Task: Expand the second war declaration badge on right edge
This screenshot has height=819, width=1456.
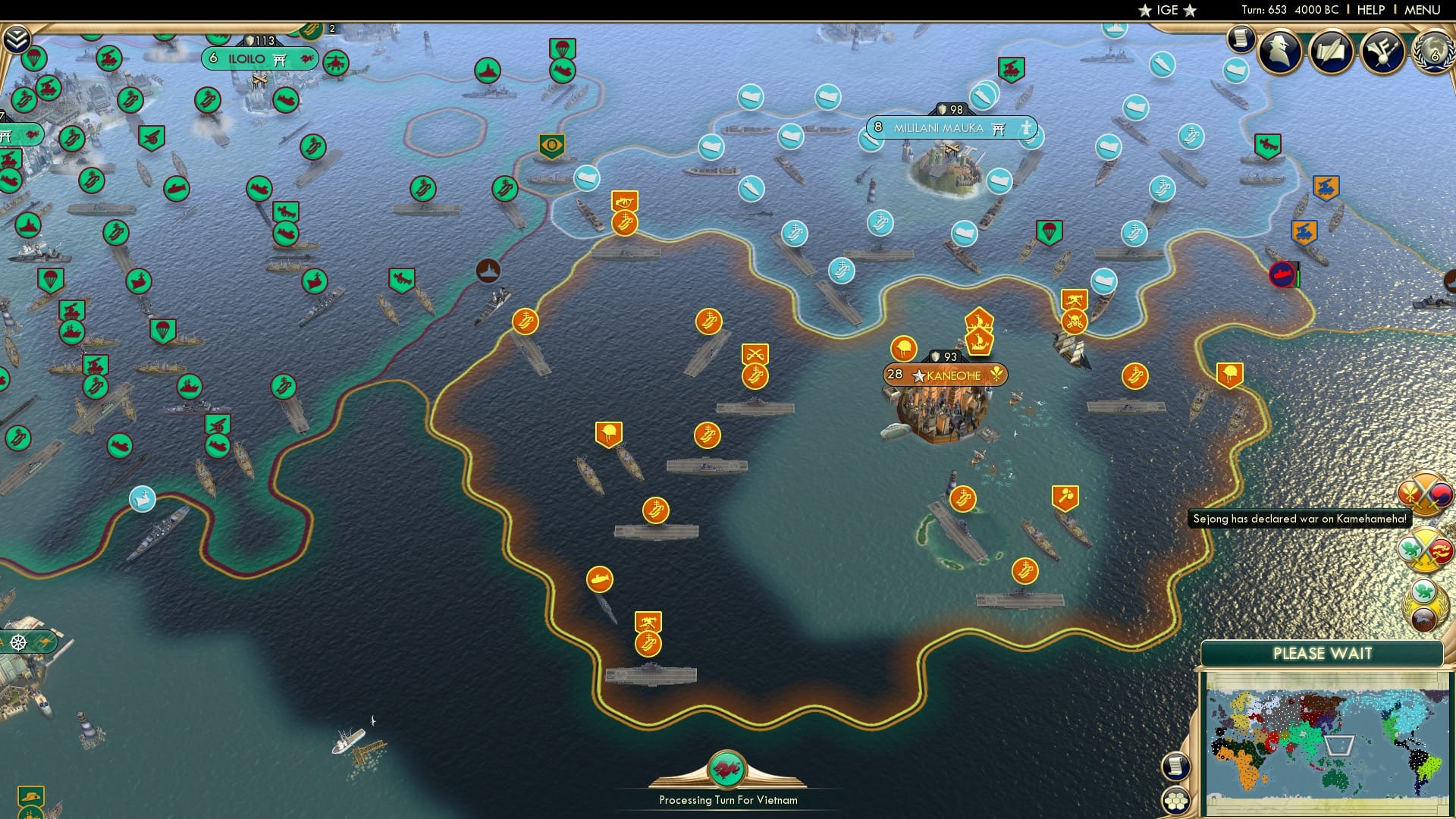Action: coord(1424,548)
